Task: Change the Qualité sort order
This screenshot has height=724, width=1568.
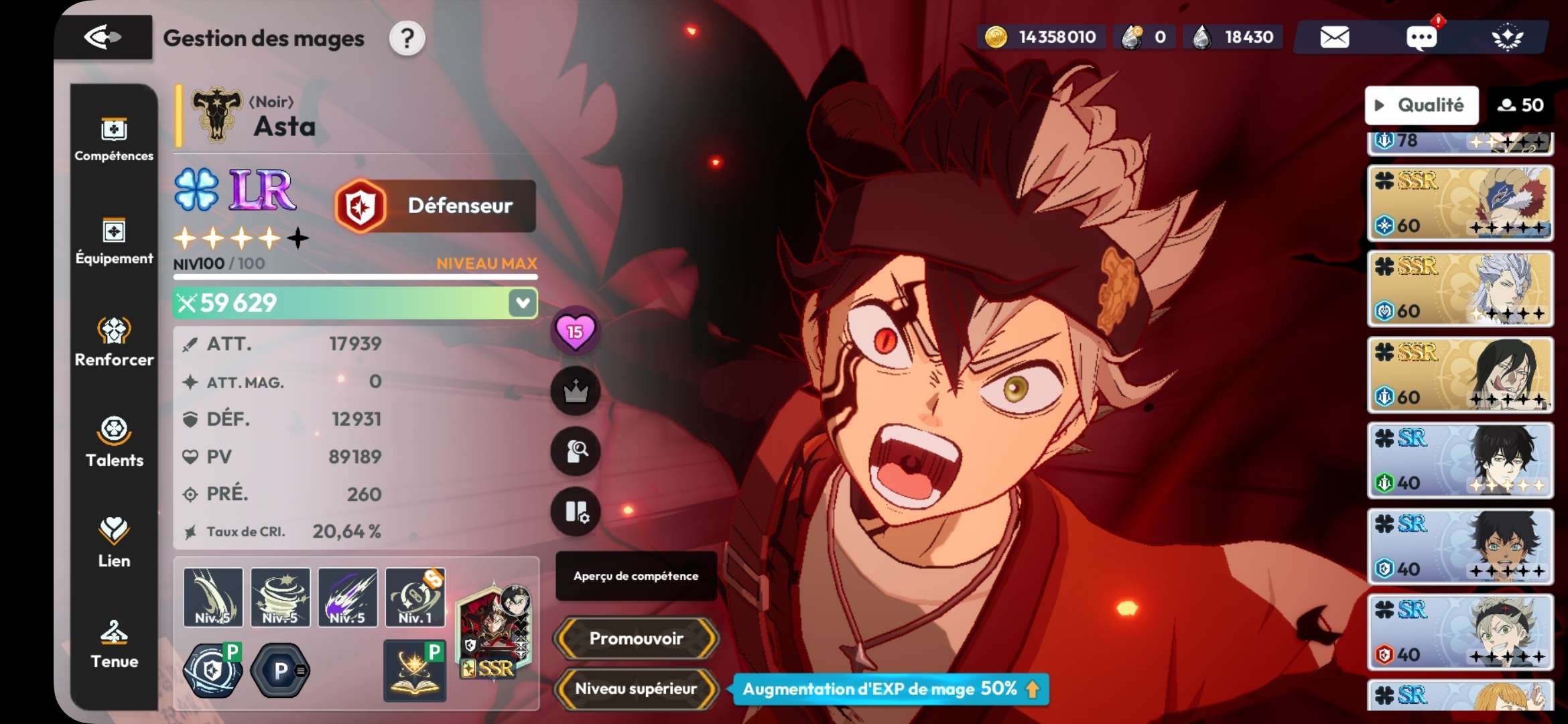Action: [x=1421, y=105]
